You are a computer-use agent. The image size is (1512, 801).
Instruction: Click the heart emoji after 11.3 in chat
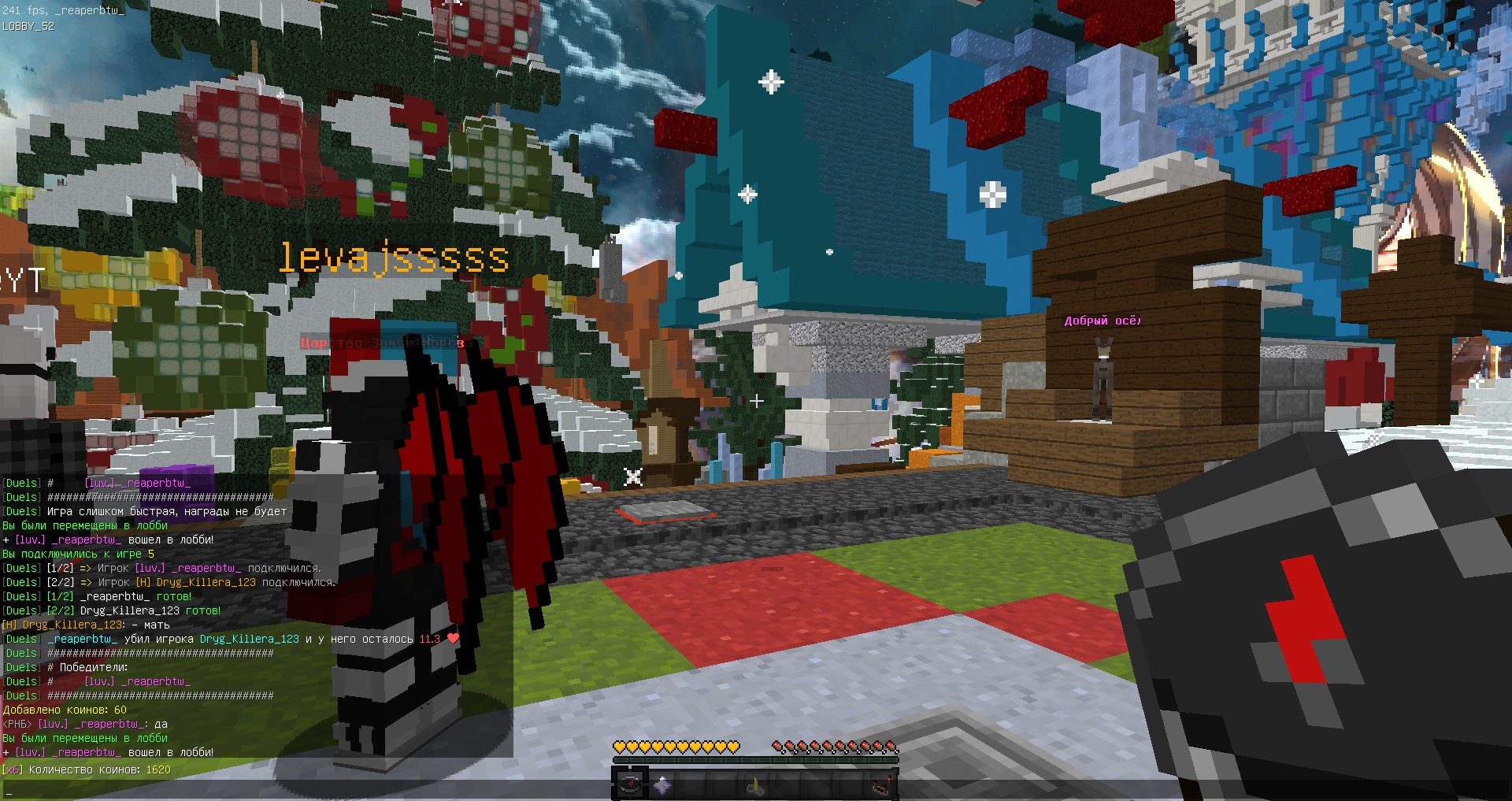click(x=453, y=639)
